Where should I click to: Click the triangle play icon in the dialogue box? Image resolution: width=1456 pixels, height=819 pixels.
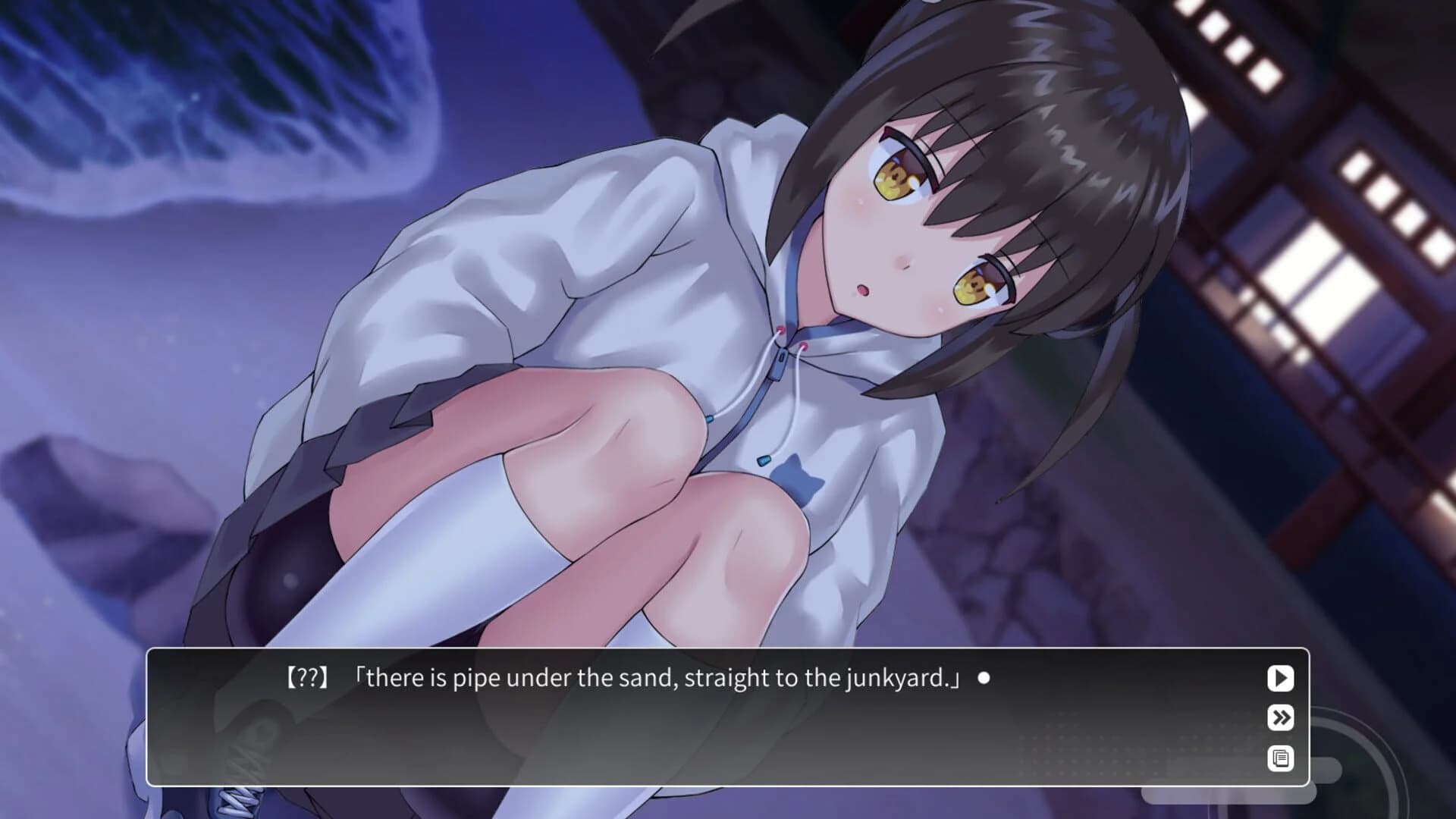pos(1280,679)
